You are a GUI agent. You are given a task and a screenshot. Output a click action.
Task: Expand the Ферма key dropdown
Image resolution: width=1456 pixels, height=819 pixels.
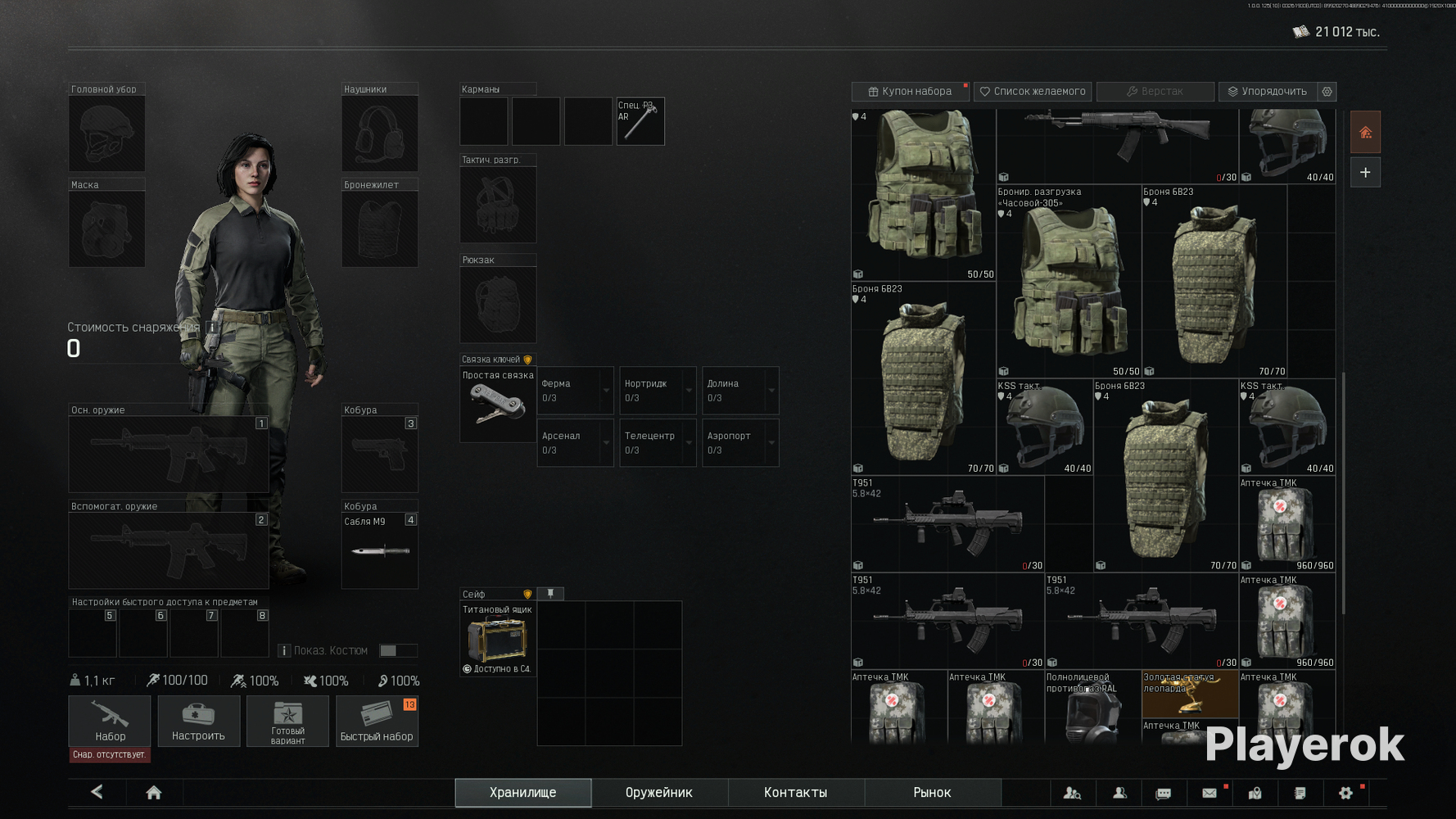coord(606,391)
